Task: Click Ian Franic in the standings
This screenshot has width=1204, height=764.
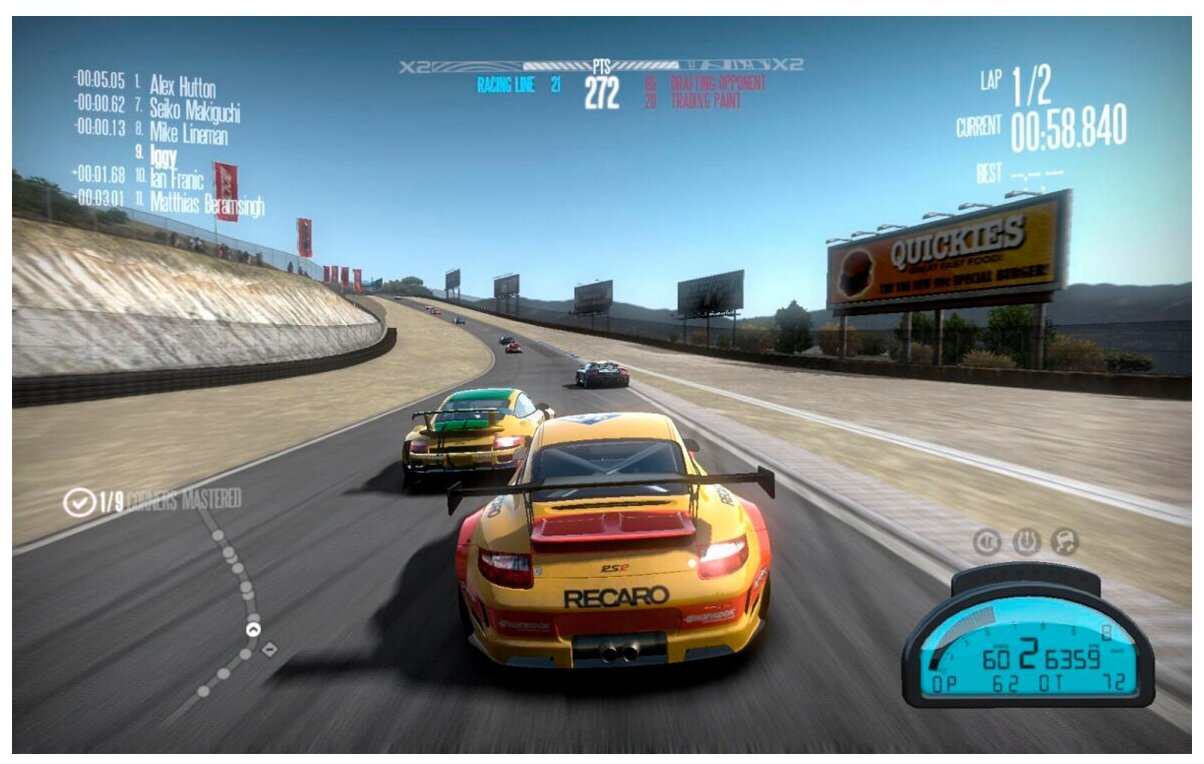Action: pyautogui.click(x=176, y=180)
